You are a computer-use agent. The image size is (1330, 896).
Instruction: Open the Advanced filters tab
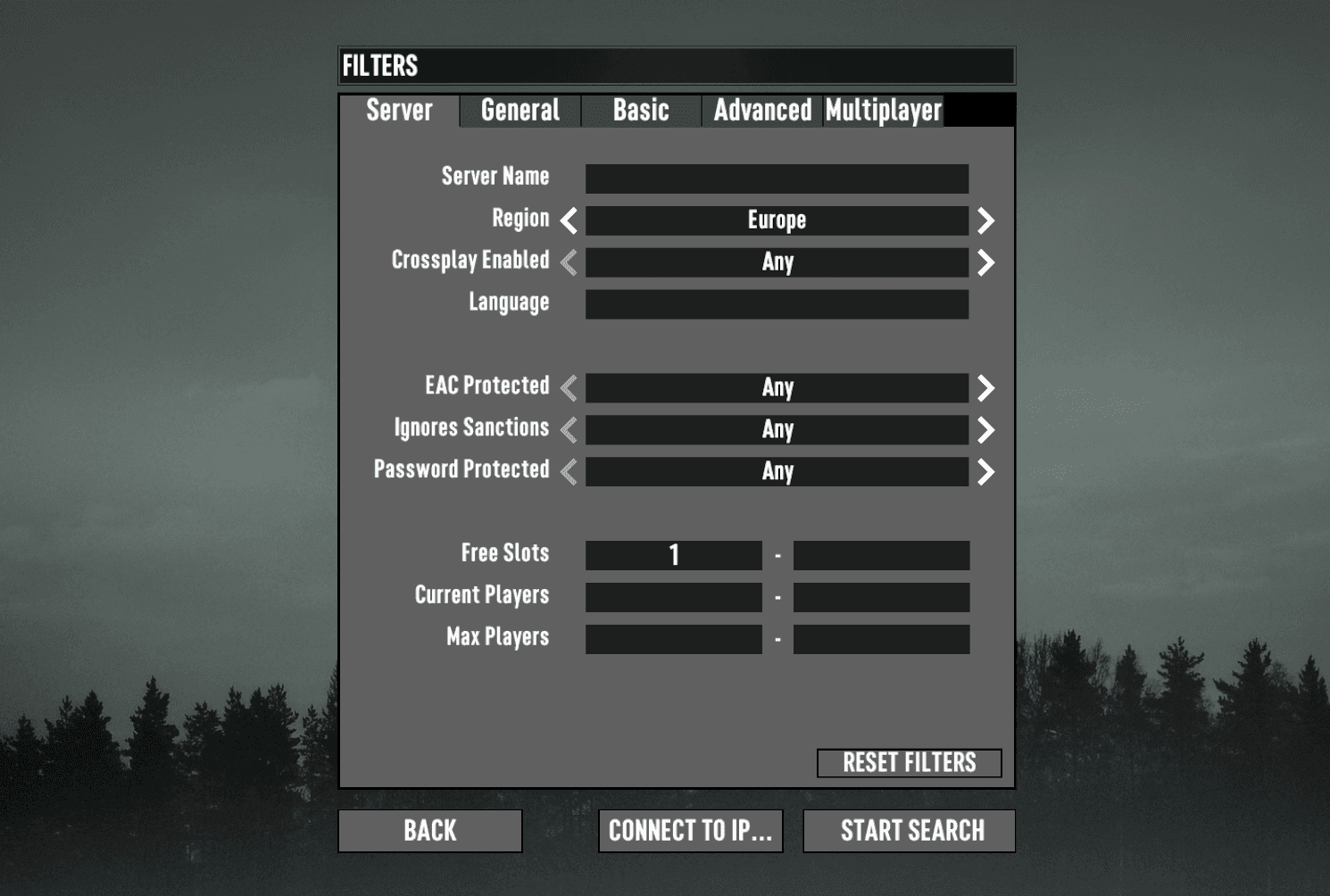761,111
